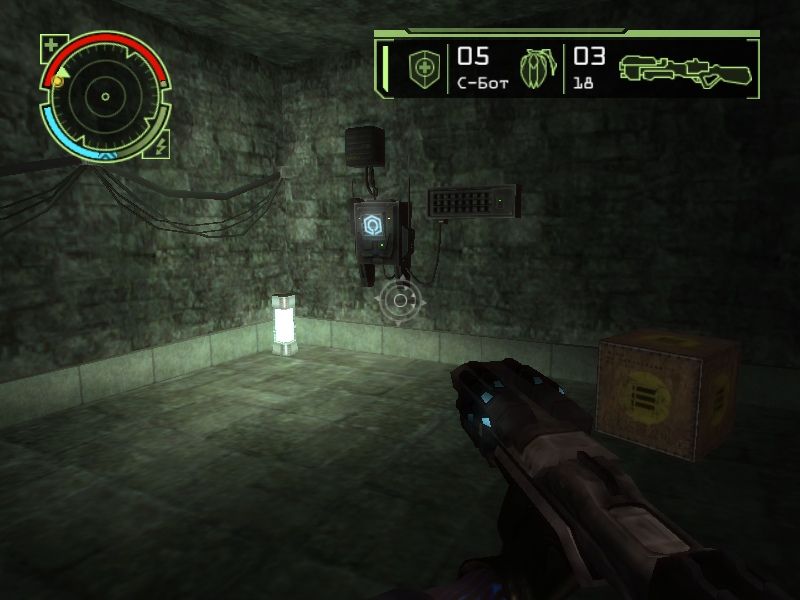Screen dimensions: 800x600
Task: Click the lightning bolt energy icon
Action: [160, 146]
